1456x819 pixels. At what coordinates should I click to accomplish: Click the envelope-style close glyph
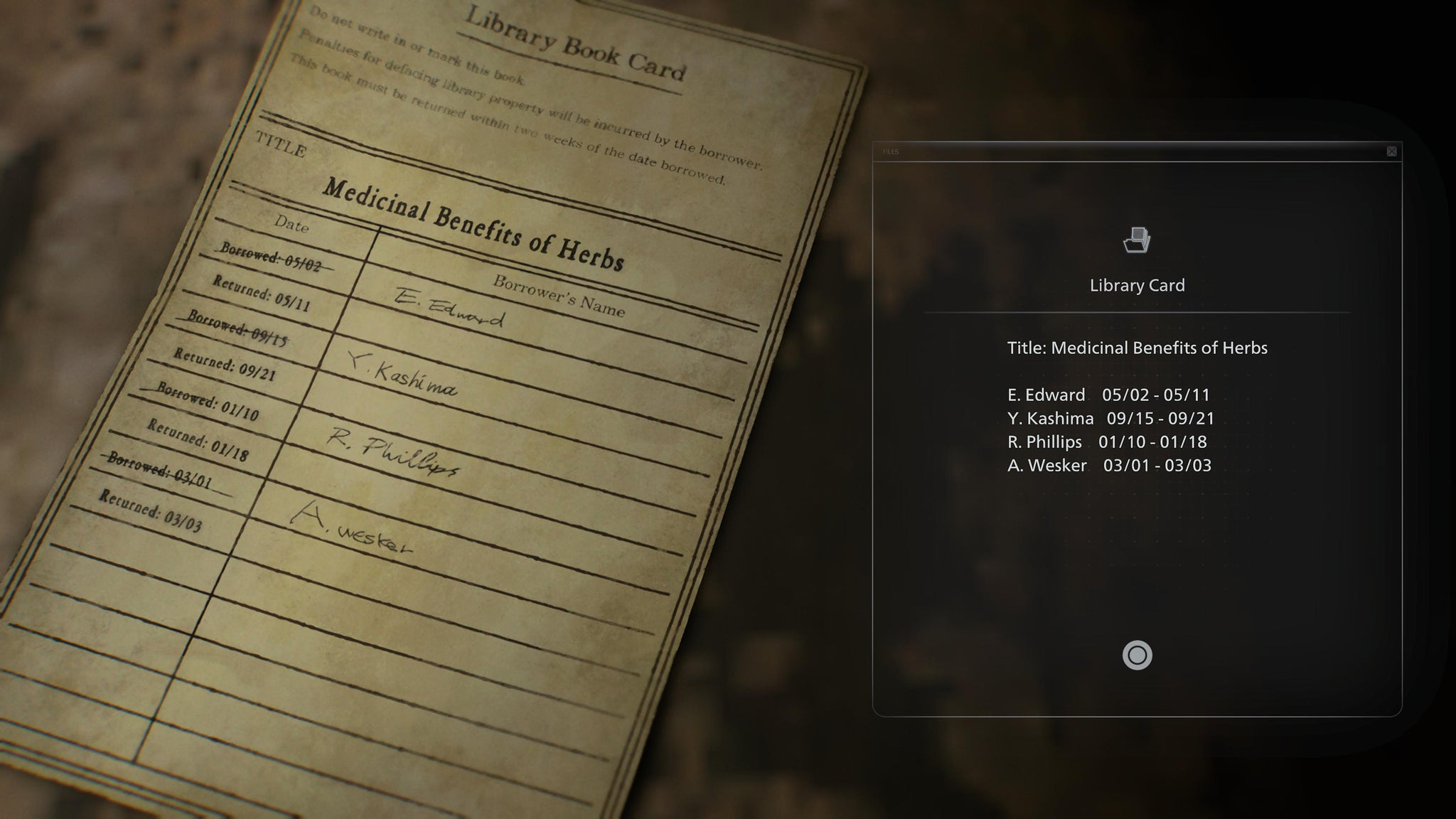point(1391,151)
